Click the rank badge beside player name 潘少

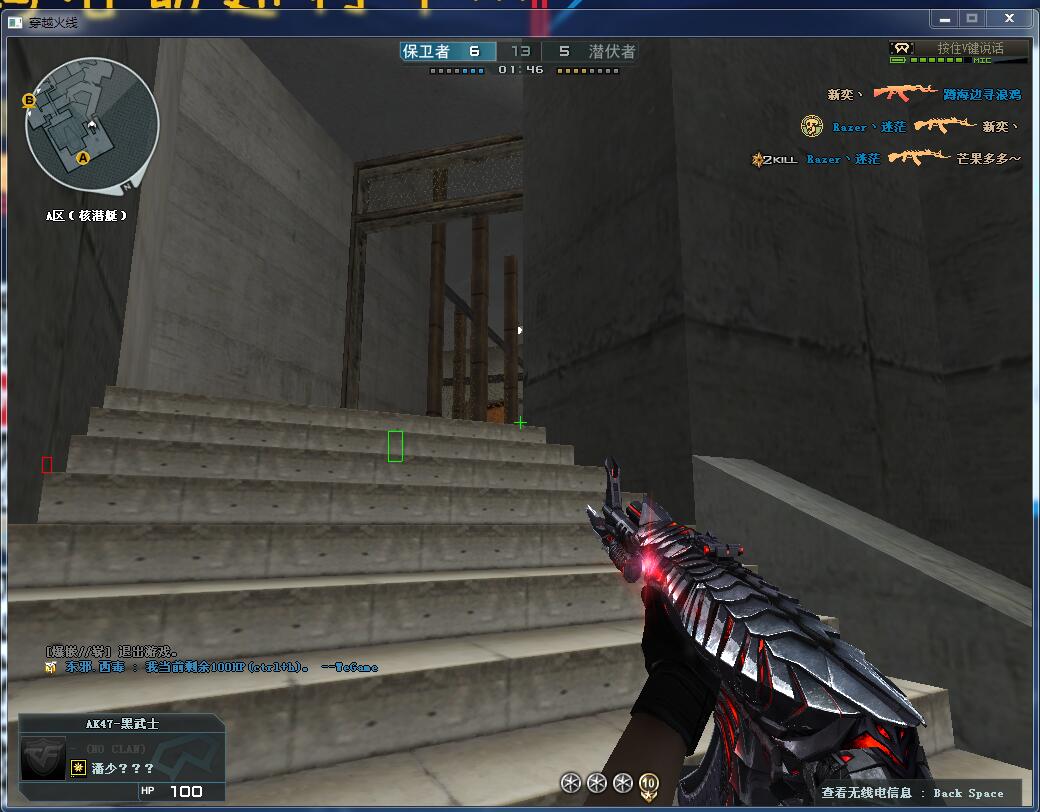[x=78, y=768]
